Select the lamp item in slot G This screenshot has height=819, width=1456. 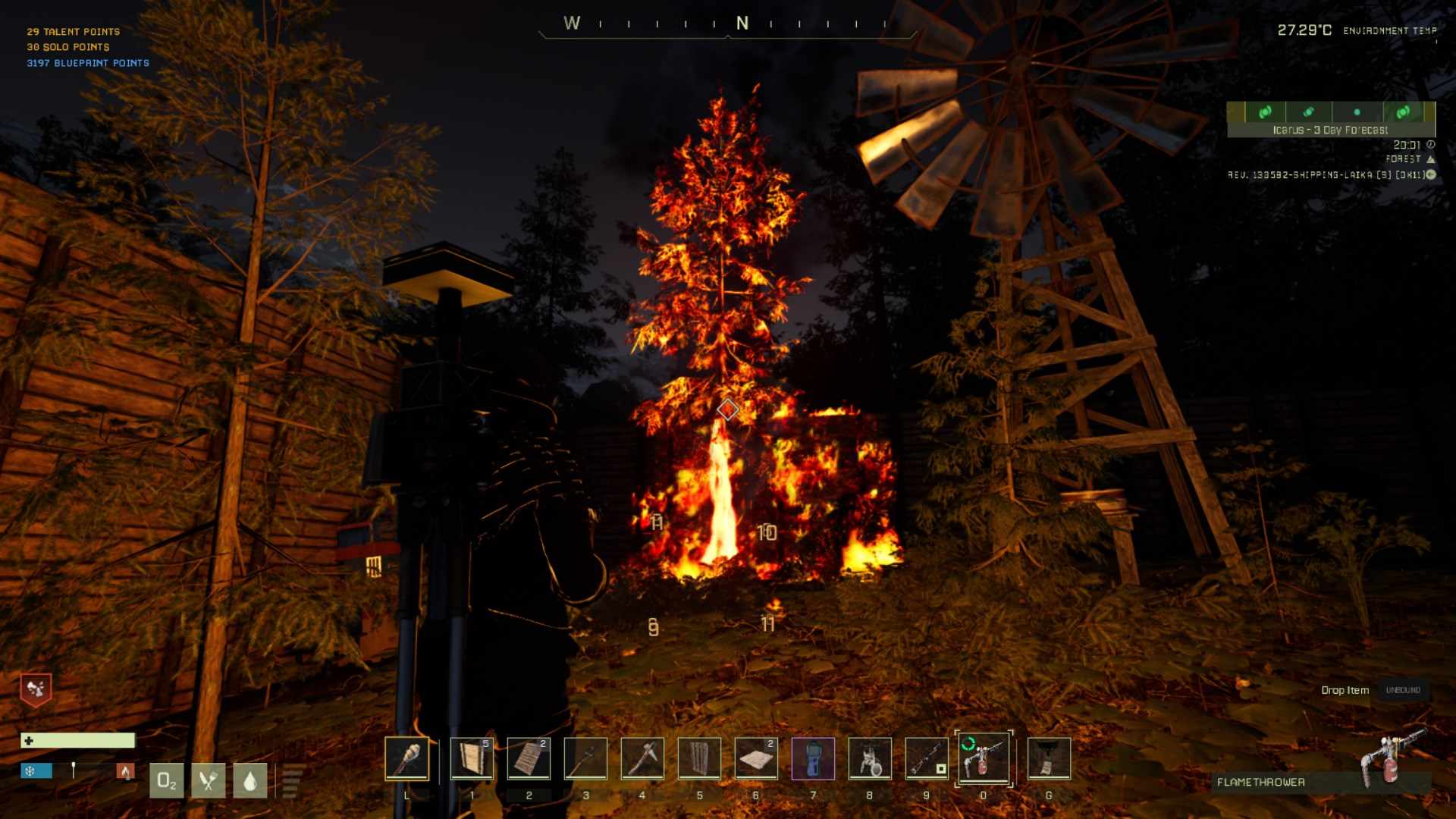pos(1049,758)
